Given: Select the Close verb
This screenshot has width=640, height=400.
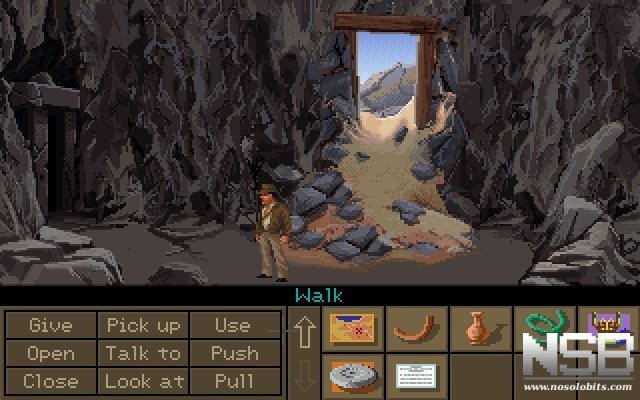Looking at the screenshot, I should pyautogui.click(x=50, y=381).
